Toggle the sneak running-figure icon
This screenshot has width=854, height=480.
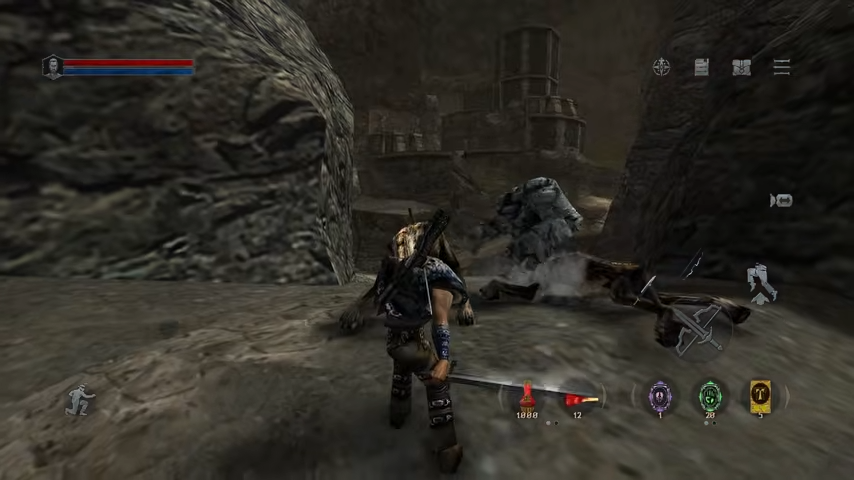point(78,400)
